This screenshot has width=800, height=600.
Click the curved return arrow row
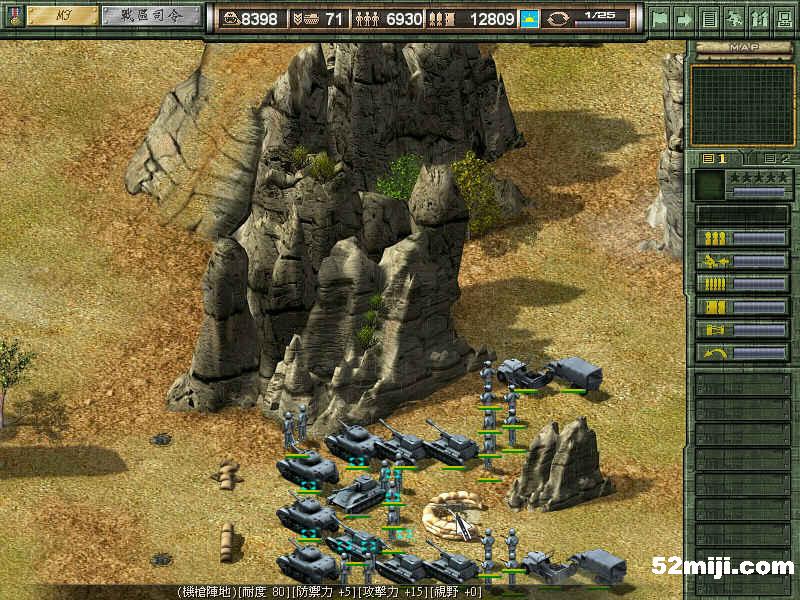pos(742,353)
